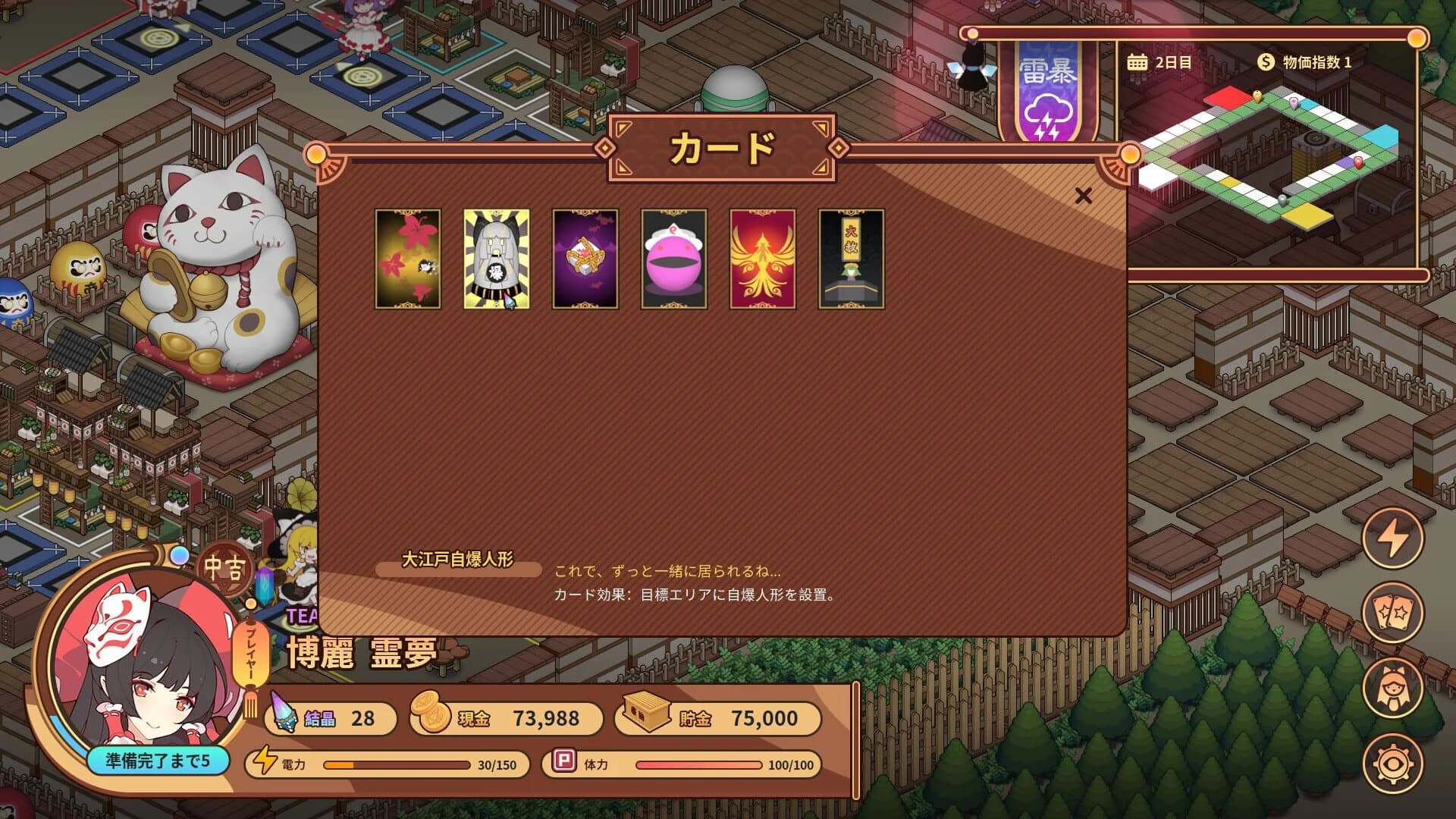Select the golden phoenix card
The image size is (1456, 819).
[x=761, y=259]
